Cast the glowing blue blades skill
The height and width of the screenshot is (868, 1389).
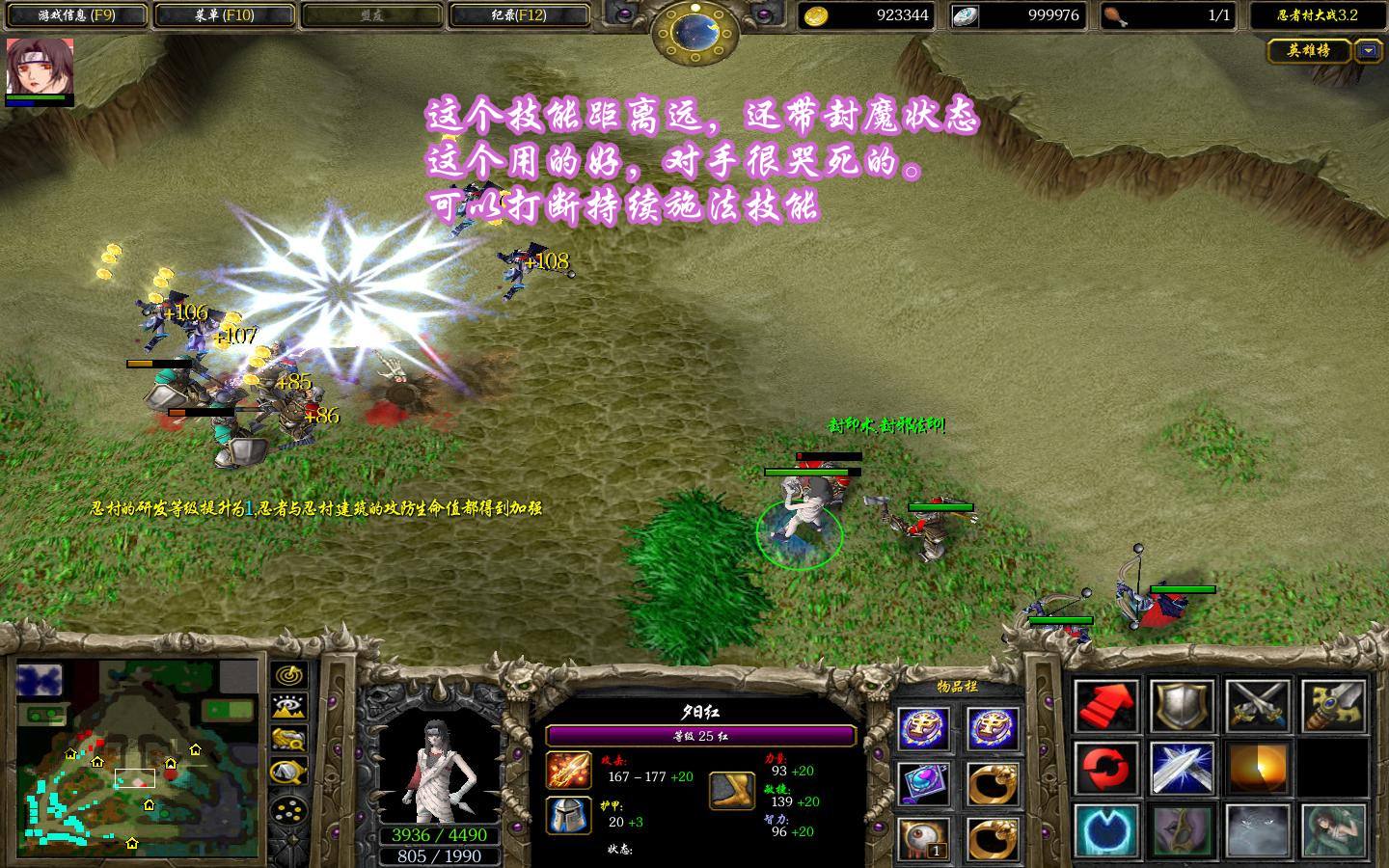click(x=1181, y=772)
